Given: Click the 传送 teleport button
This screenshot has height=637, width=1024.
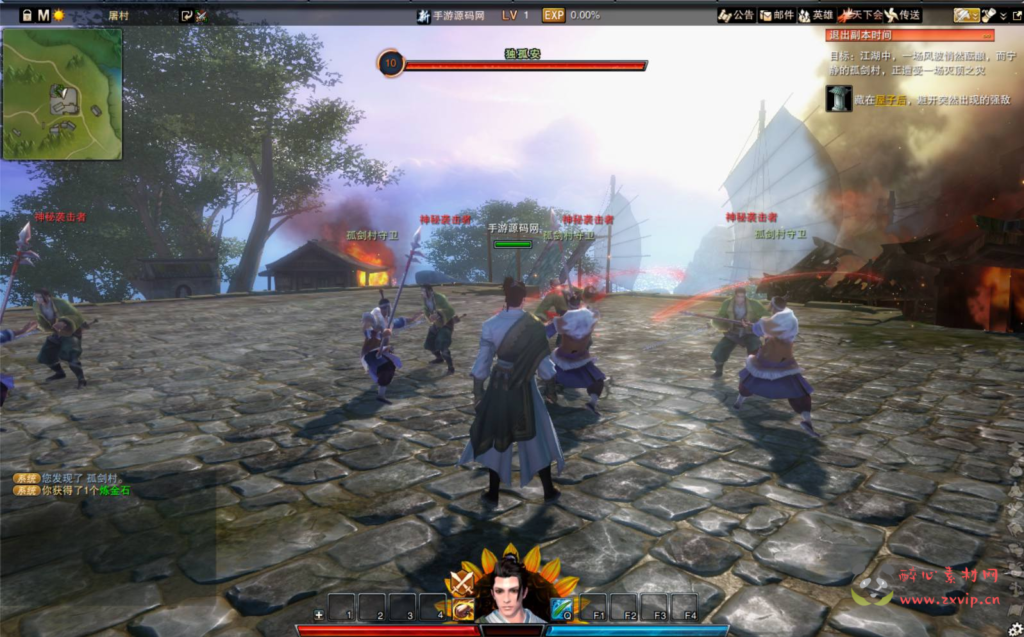Looking at the screenshot, I should 903,15.
